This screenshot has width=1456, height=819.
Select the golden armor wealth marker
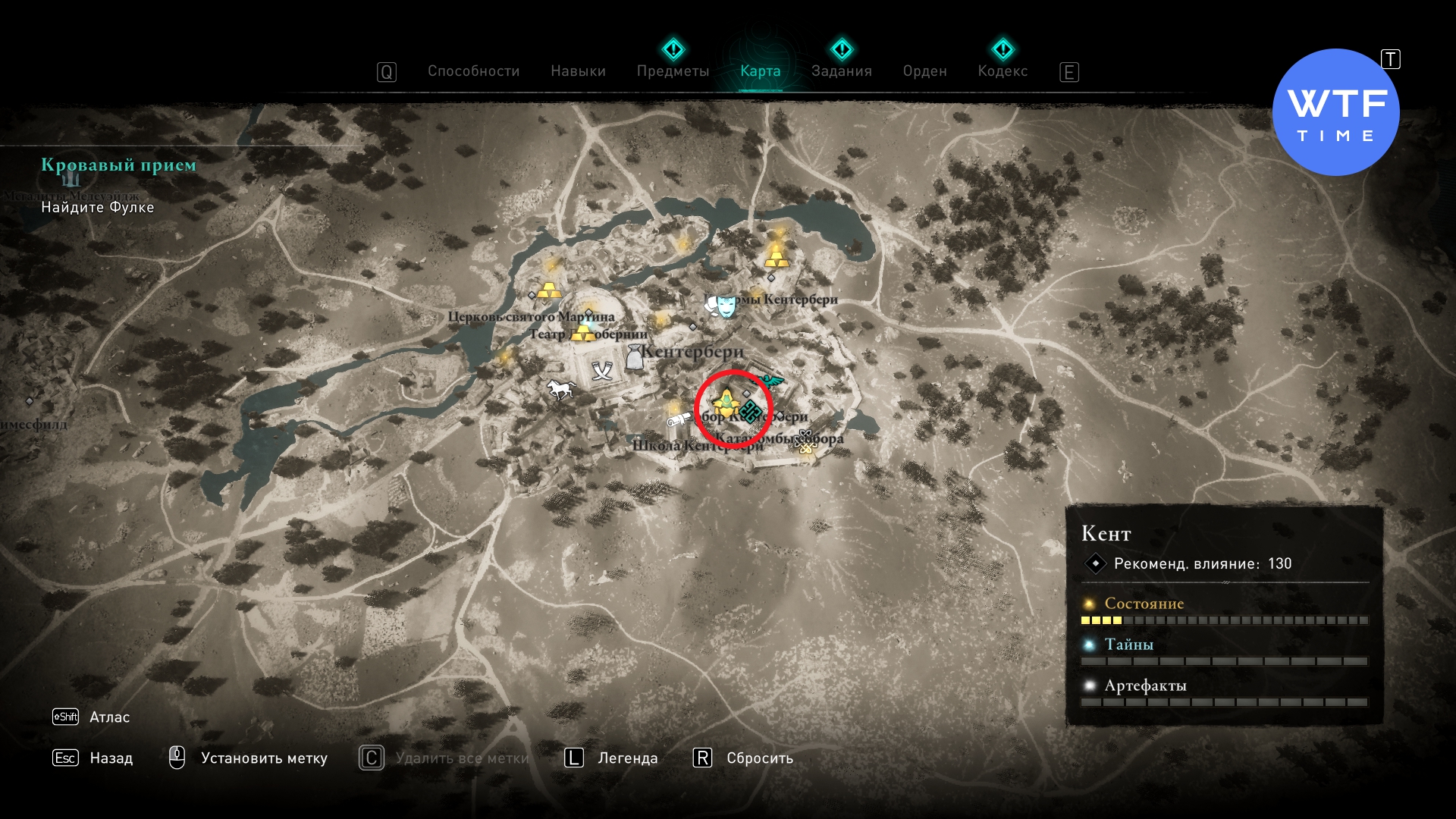click(x=726, y=403)
